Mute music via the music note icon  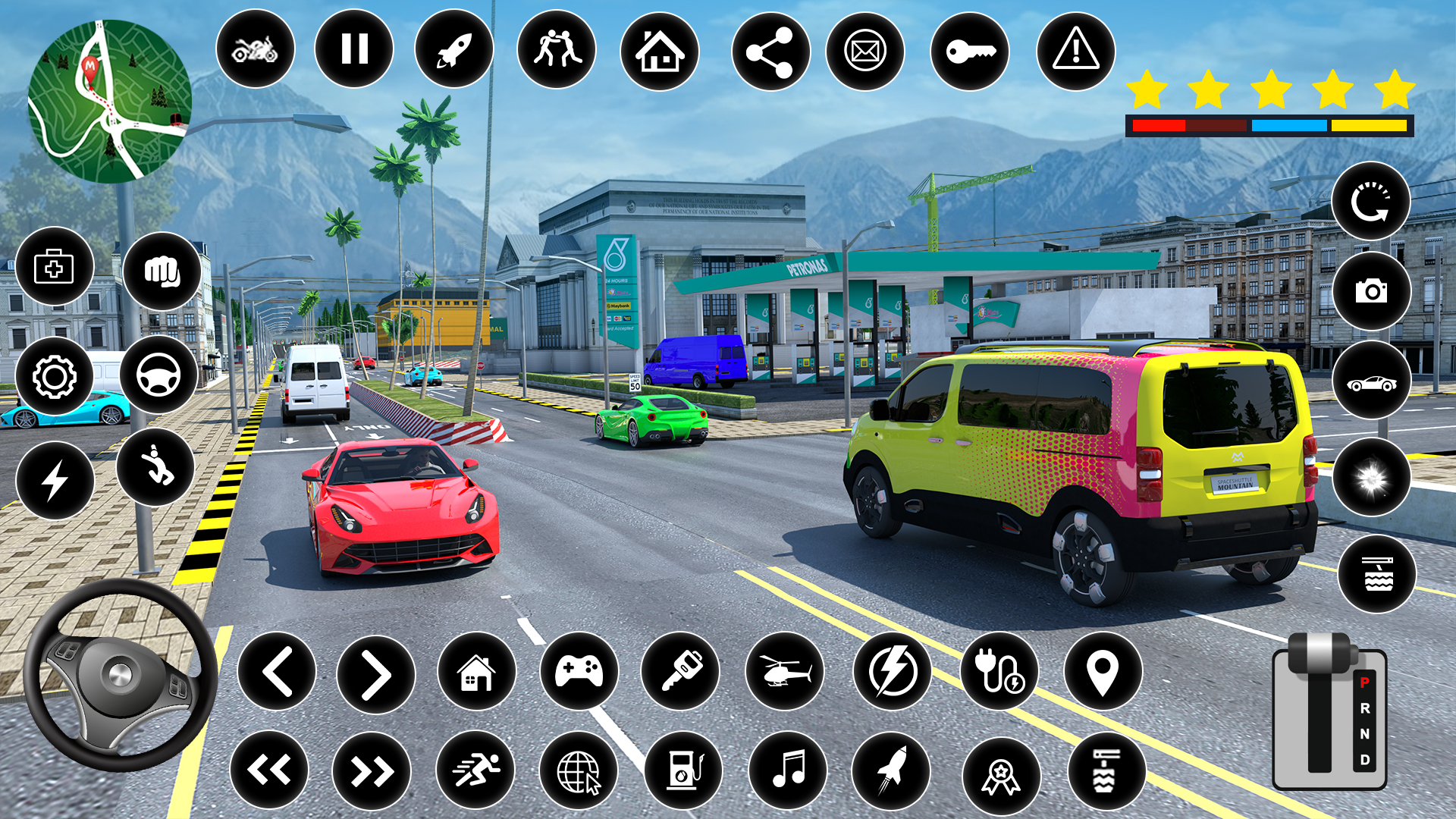(x=789, y=770)
